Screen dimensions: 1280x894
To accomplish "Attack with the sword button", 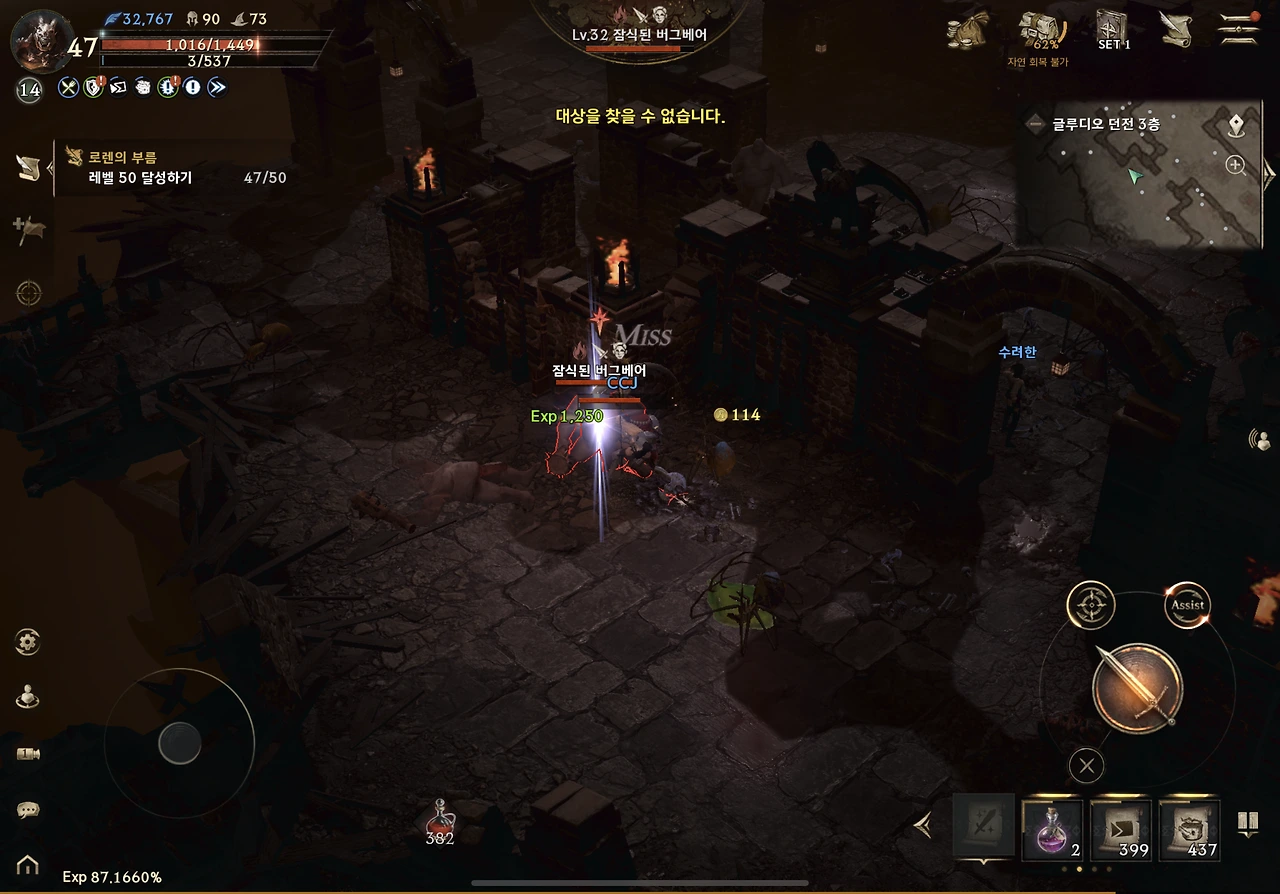I will pyautogui.click(x=1137, y=689).
